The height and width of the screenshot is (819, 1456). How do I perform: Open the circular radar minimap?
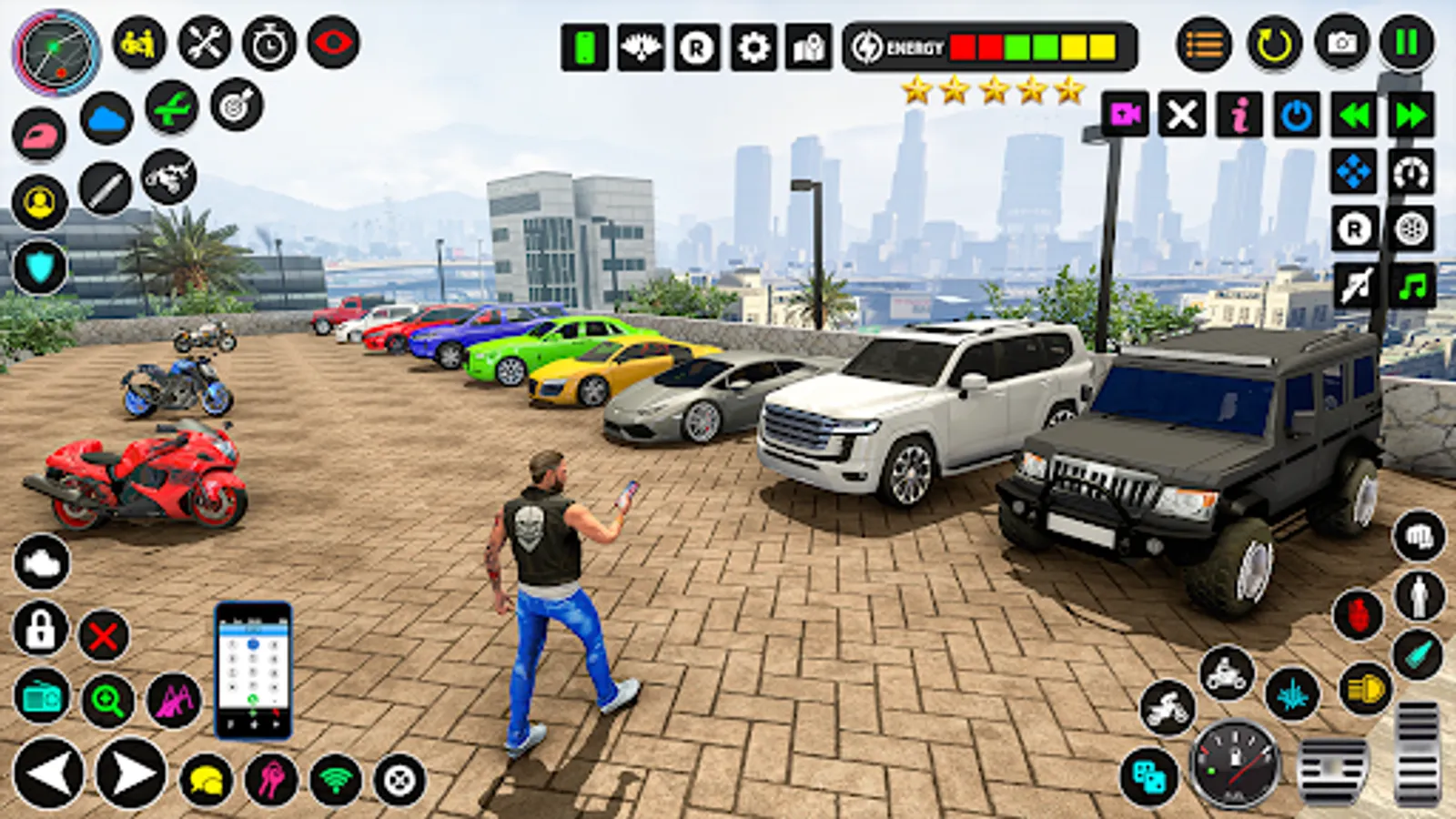tap(56, 52)
